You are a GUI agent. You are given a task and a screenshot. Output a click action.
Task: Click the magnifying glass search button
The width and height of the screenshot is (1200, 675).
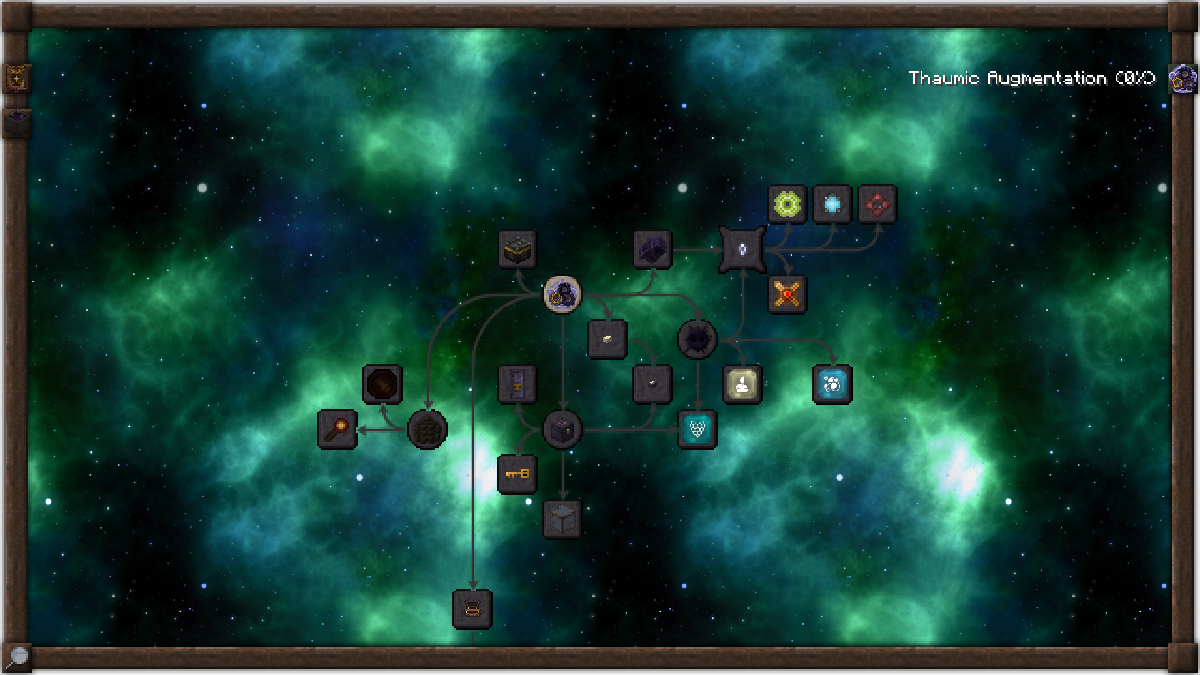(17, 657)
